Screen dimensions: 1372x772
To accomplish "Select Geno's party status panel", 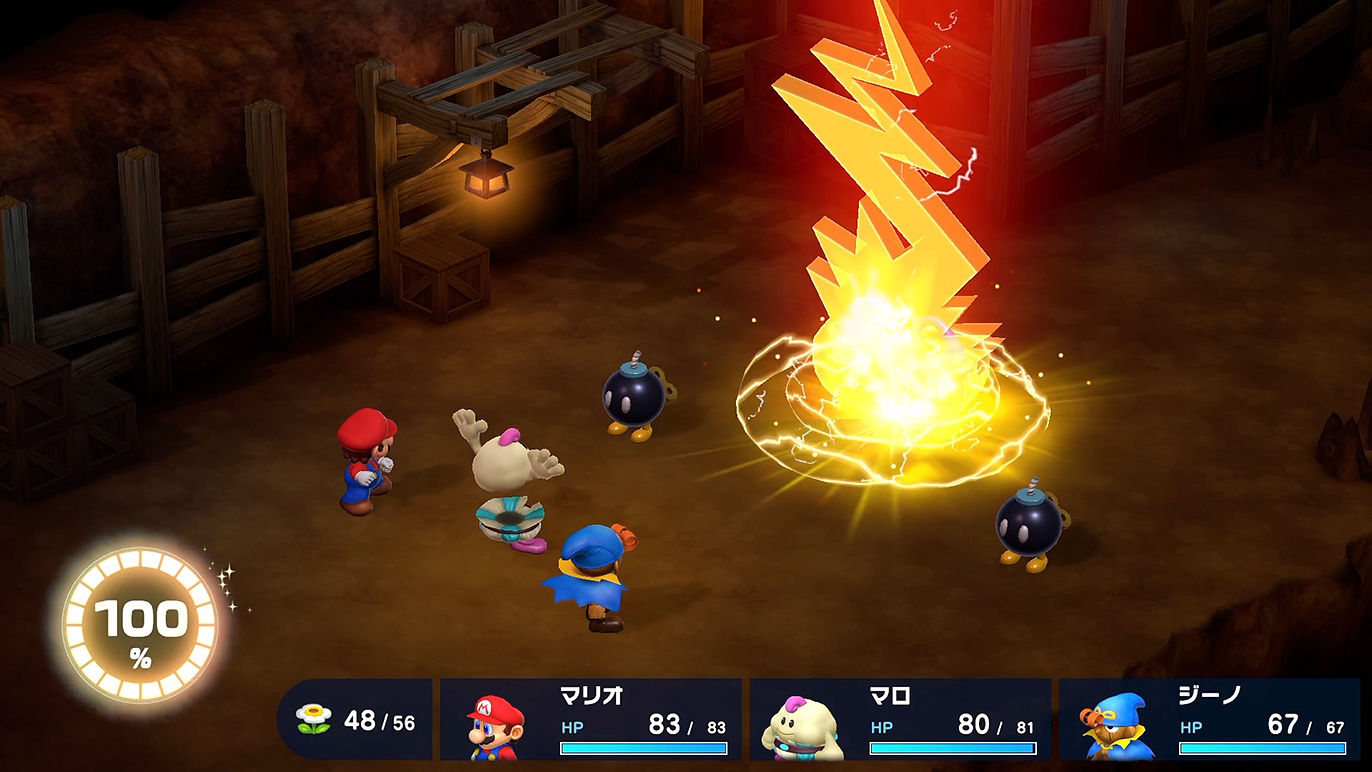I will [1209, 720].
